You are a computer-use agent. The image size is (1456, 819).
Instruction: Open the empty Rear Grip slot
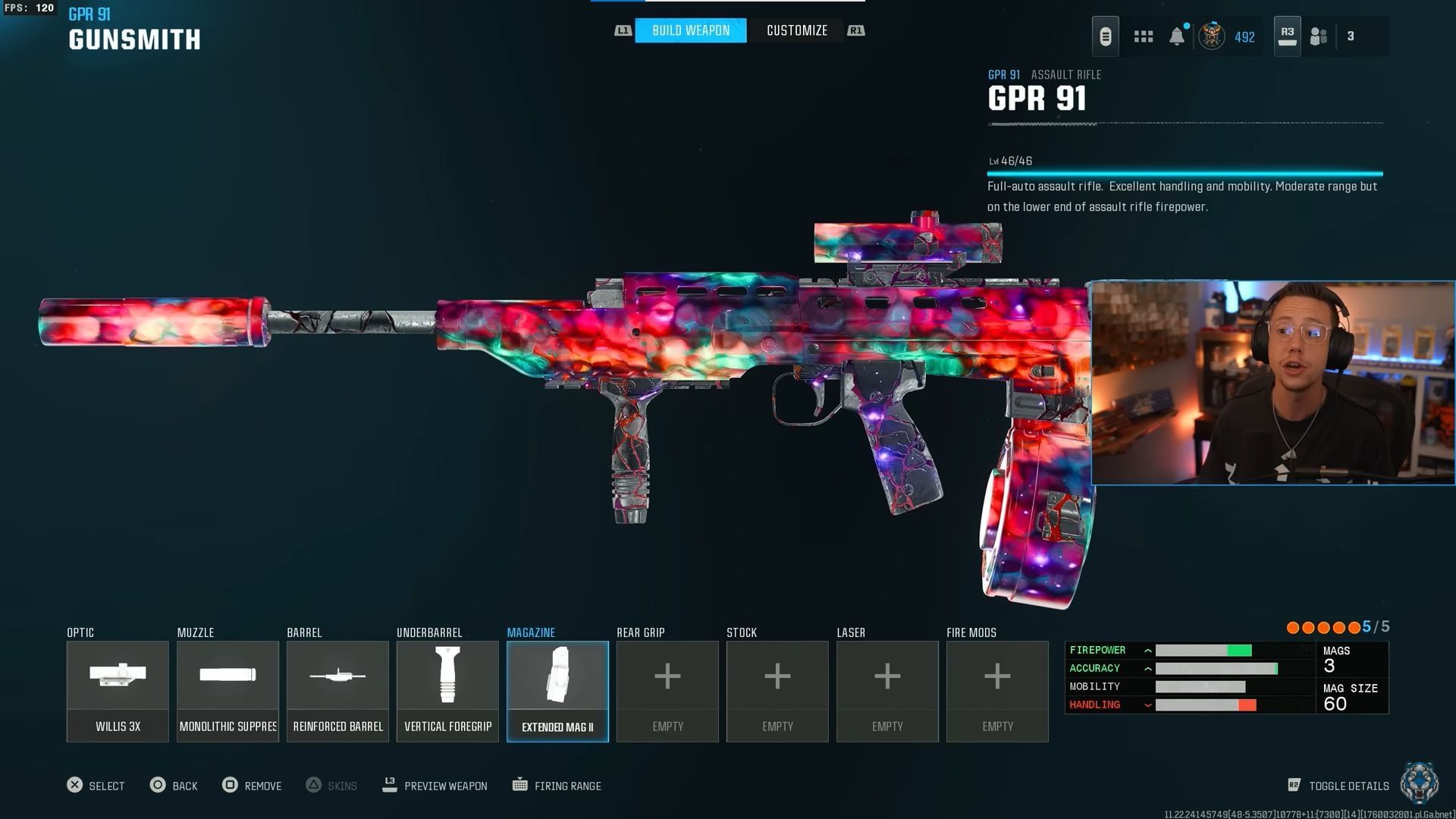667,691
